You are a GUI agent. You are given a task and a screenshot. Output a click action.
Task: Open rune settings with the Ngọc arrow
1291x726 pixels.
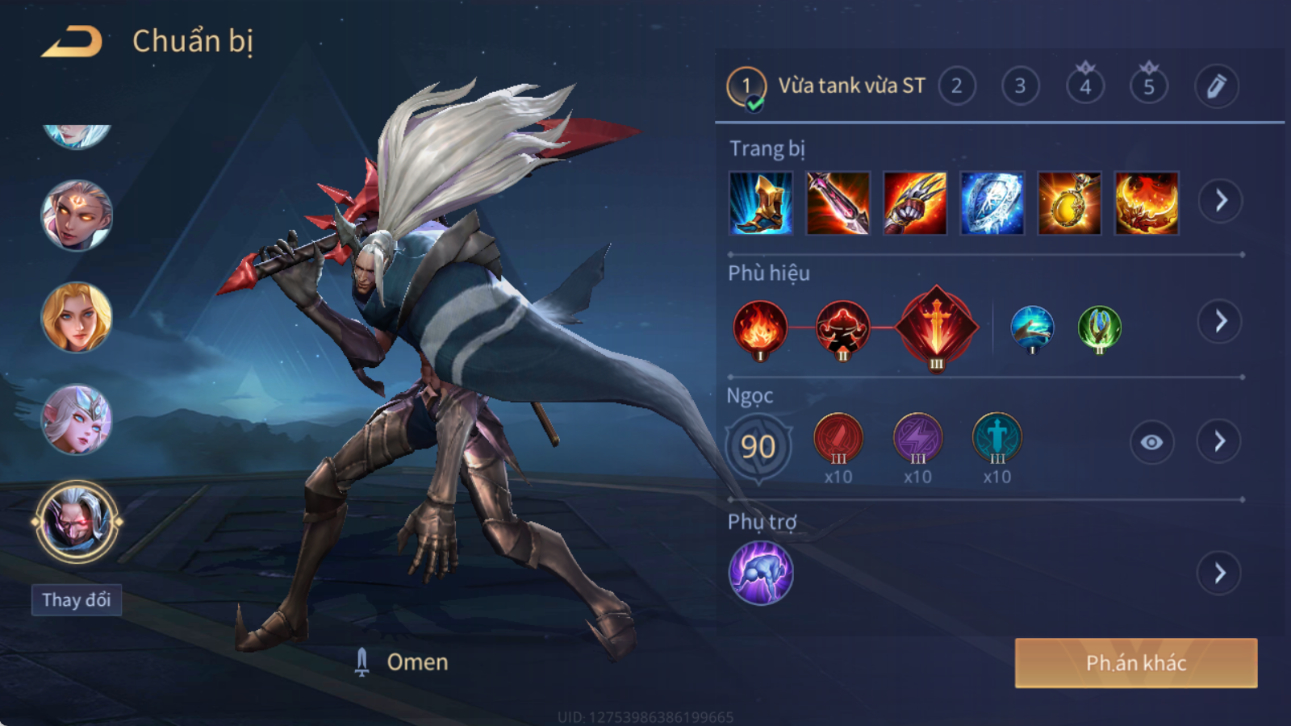(x=1220, y=442)
